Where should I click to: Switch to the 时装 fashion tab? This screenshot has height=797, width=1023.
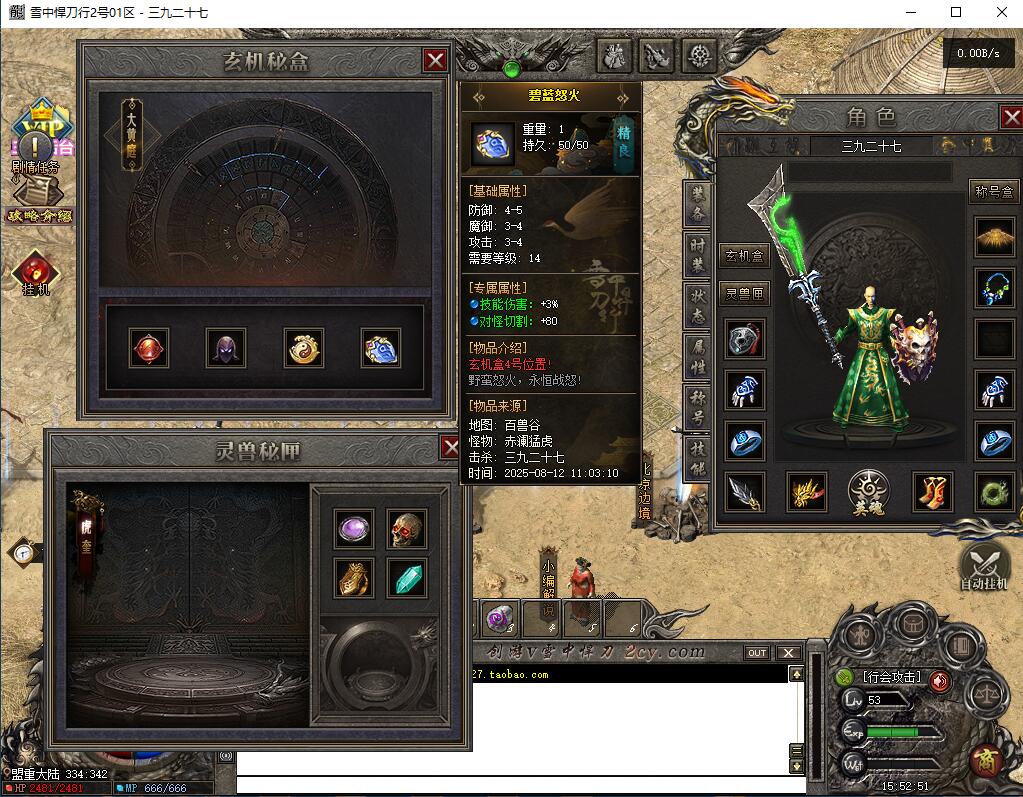pos(698,250)
